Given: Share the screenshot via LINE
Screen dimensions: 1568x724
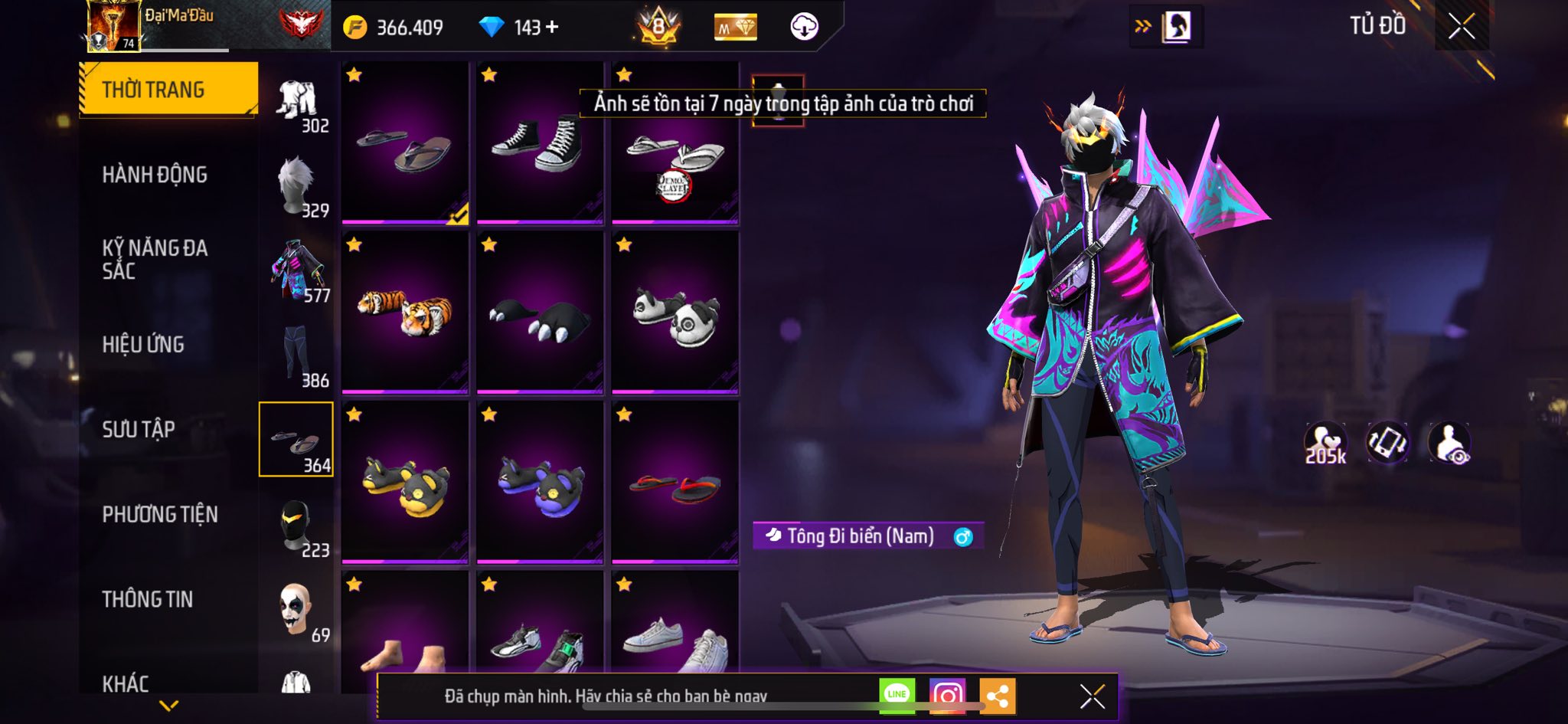Looking at the screenshot, I should tap(897, 696).
